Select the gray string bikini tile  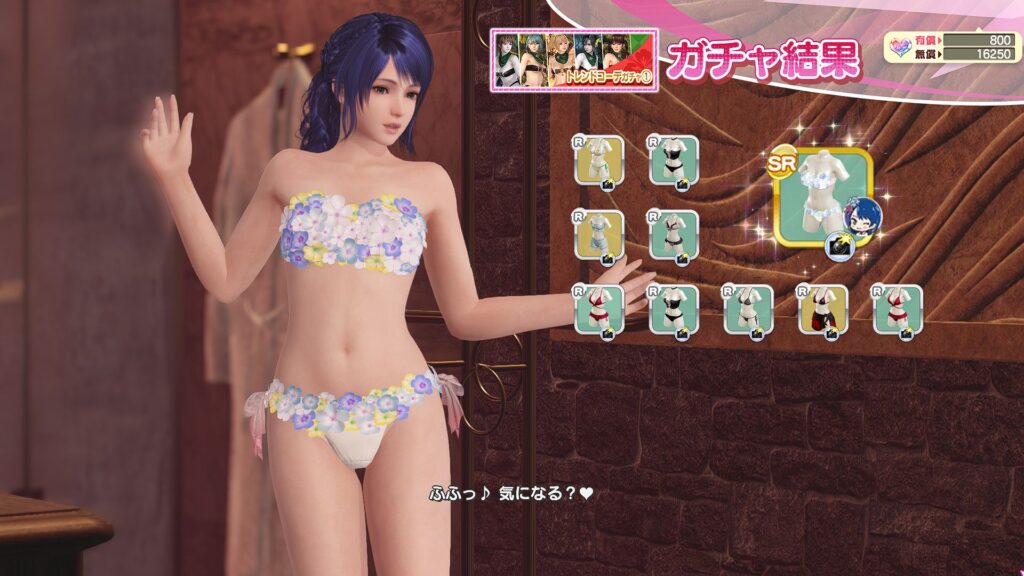point(747,309)
